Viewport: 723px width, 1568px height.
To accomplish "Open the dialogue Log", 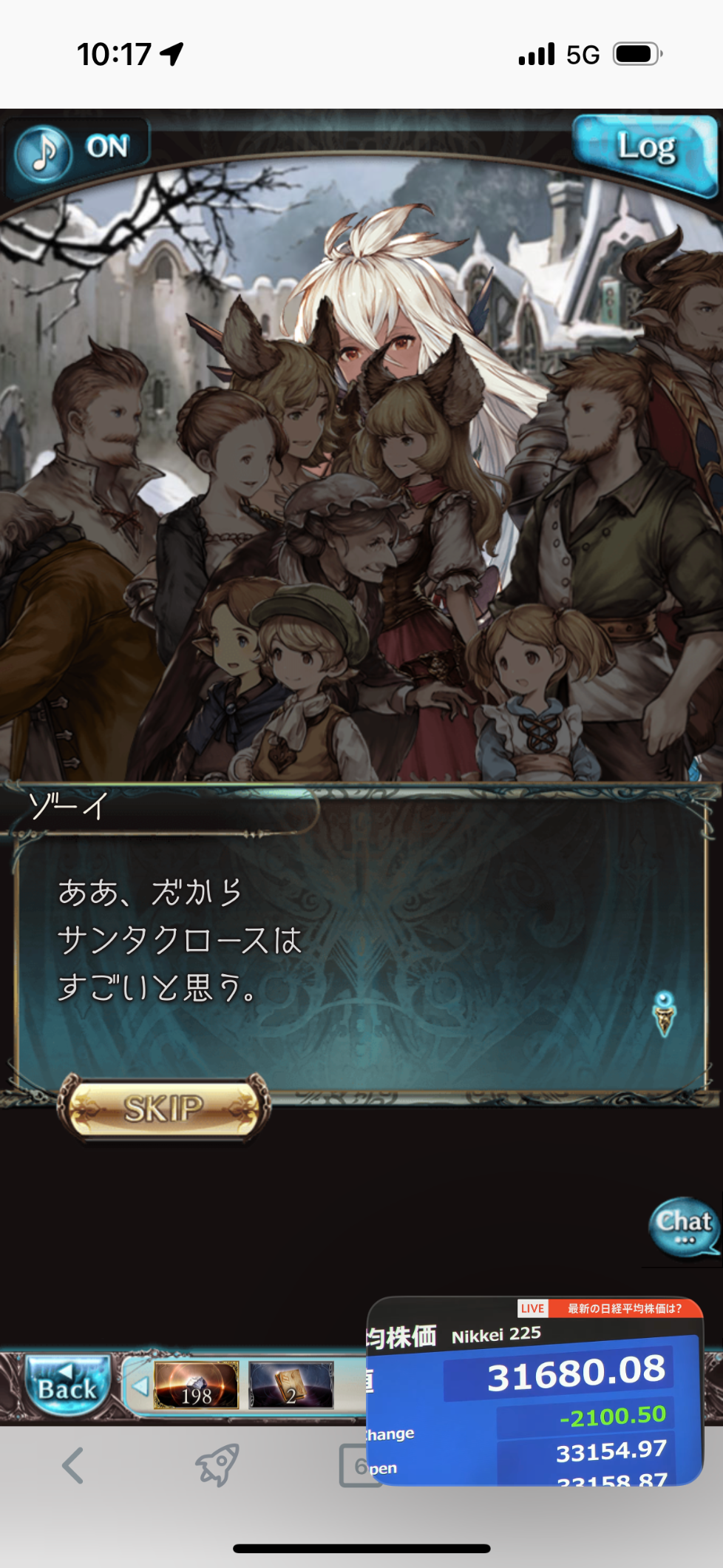I will (x=646, y=150).
